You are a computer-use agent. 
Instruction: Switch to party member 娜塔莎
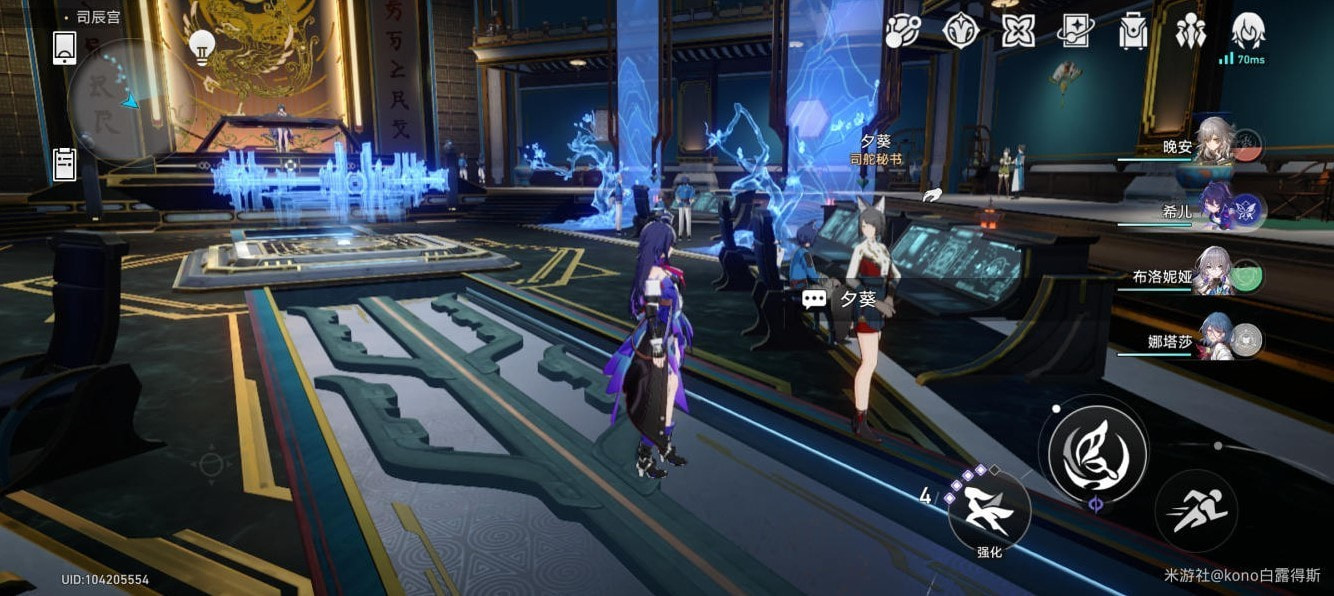tap(1215, 341)
